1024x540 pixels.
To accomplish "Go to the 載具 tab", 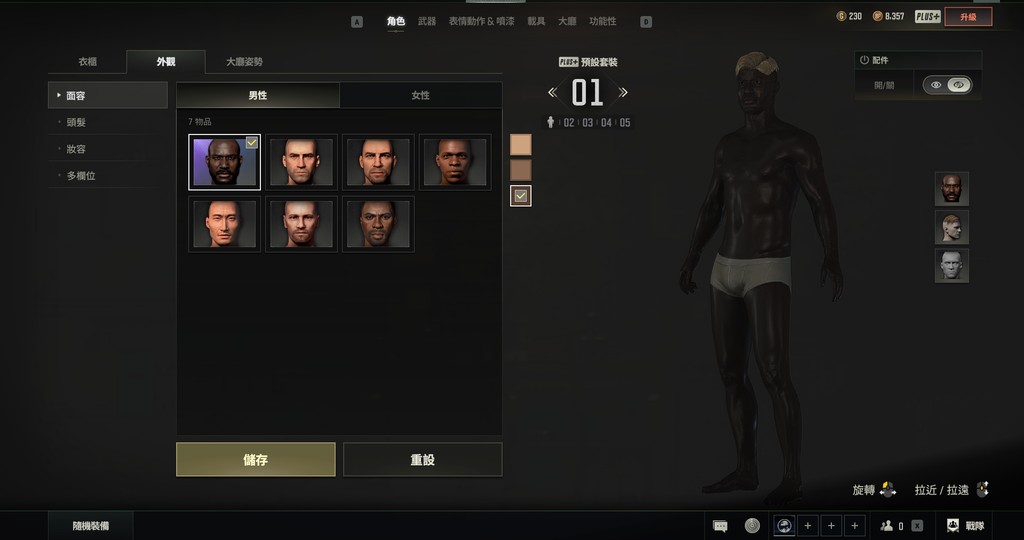I will 537,21.
